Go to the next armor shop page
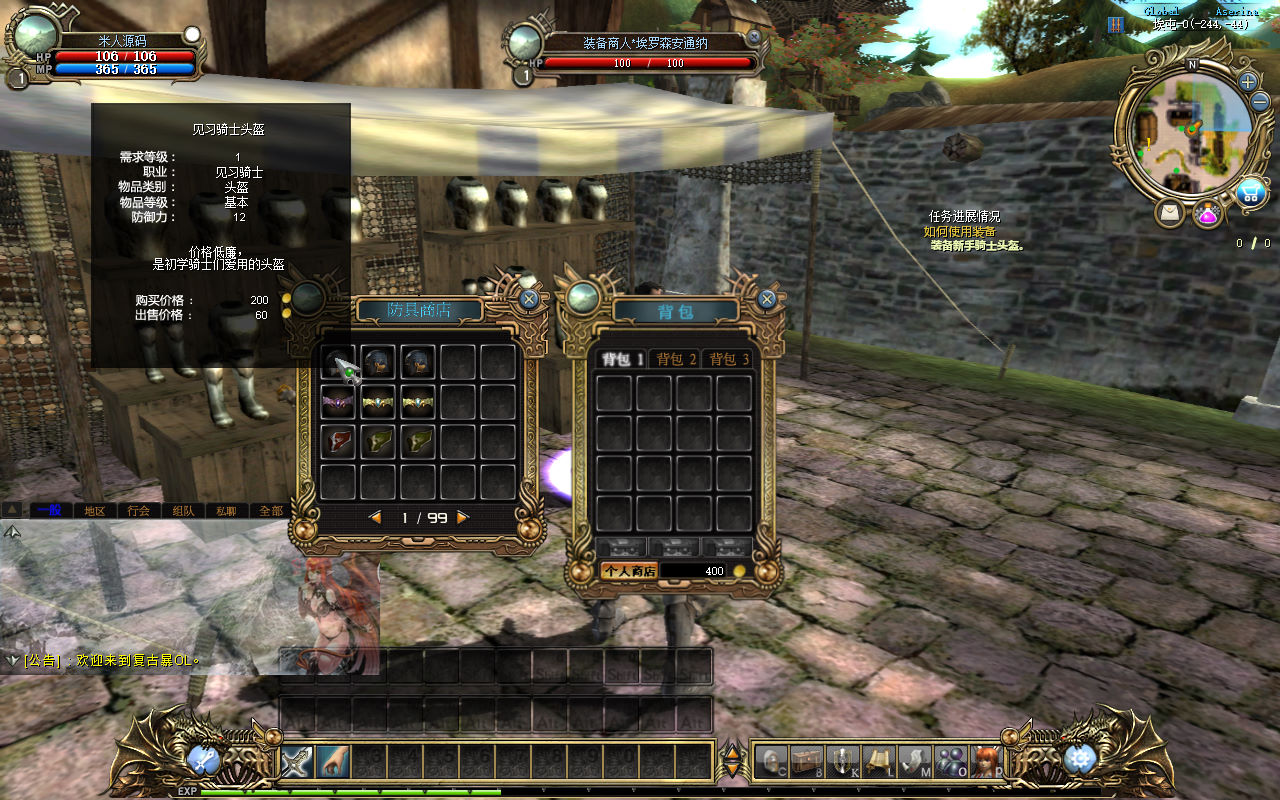The width and height of the screenshot is (1280, 800). tap(462, 517)
